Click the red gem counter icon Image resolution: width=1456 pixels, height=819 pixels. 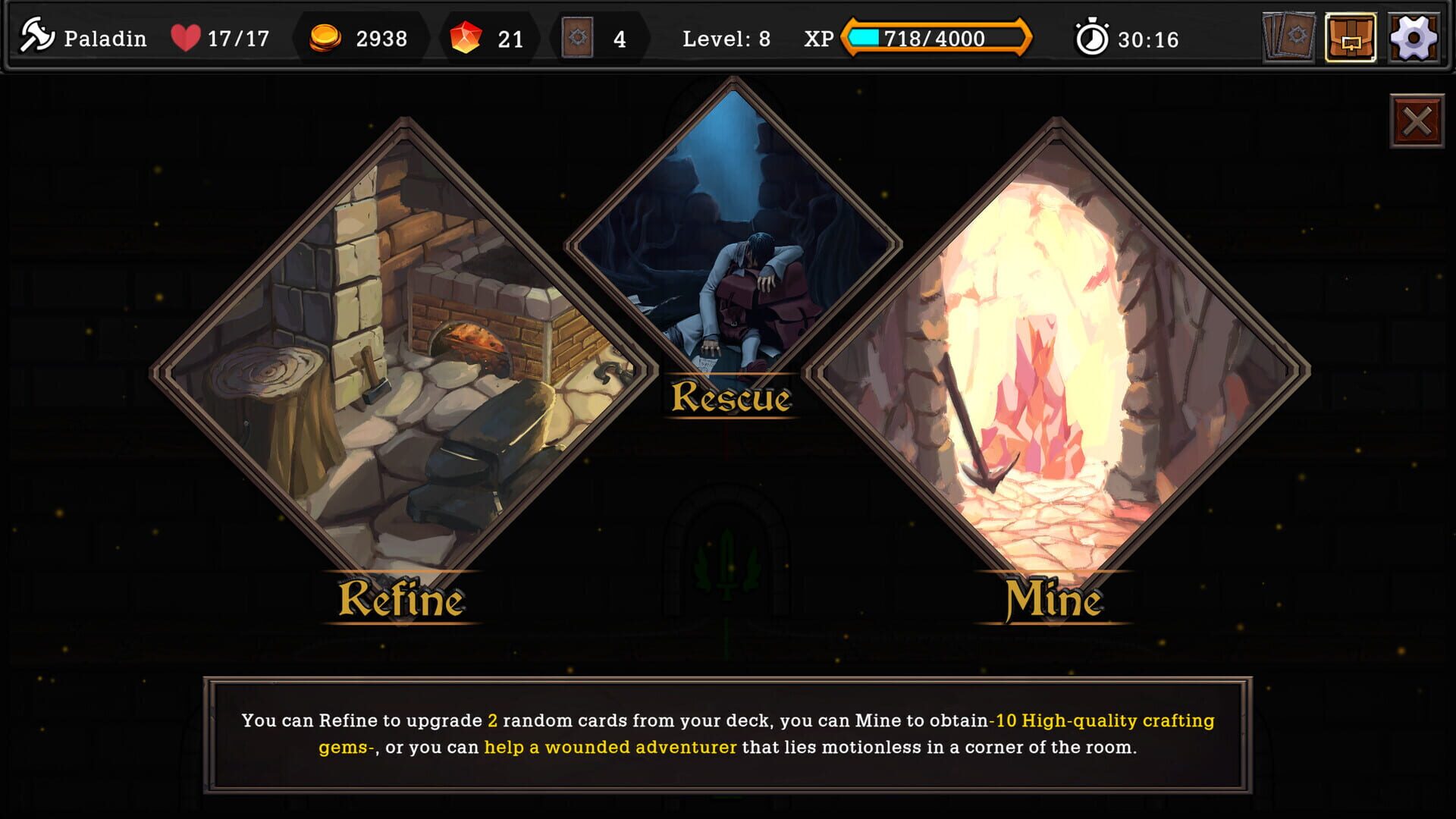click(x=466, y=37)
